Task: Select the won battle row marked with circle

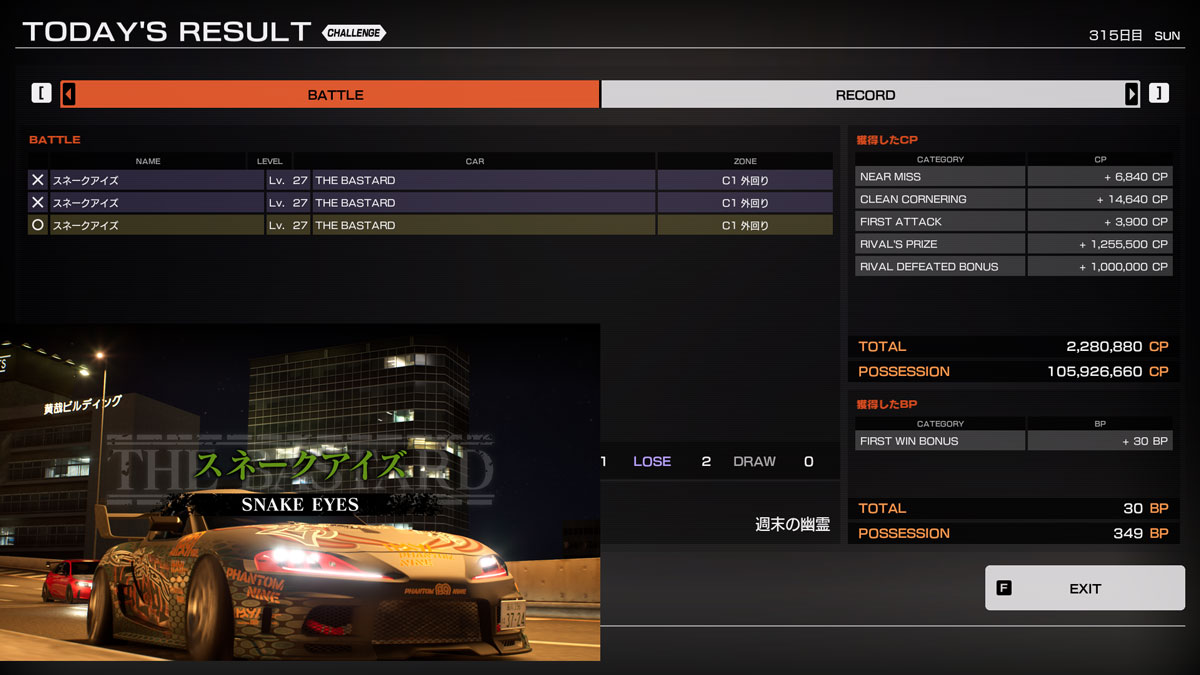Action: pos(430,225)
